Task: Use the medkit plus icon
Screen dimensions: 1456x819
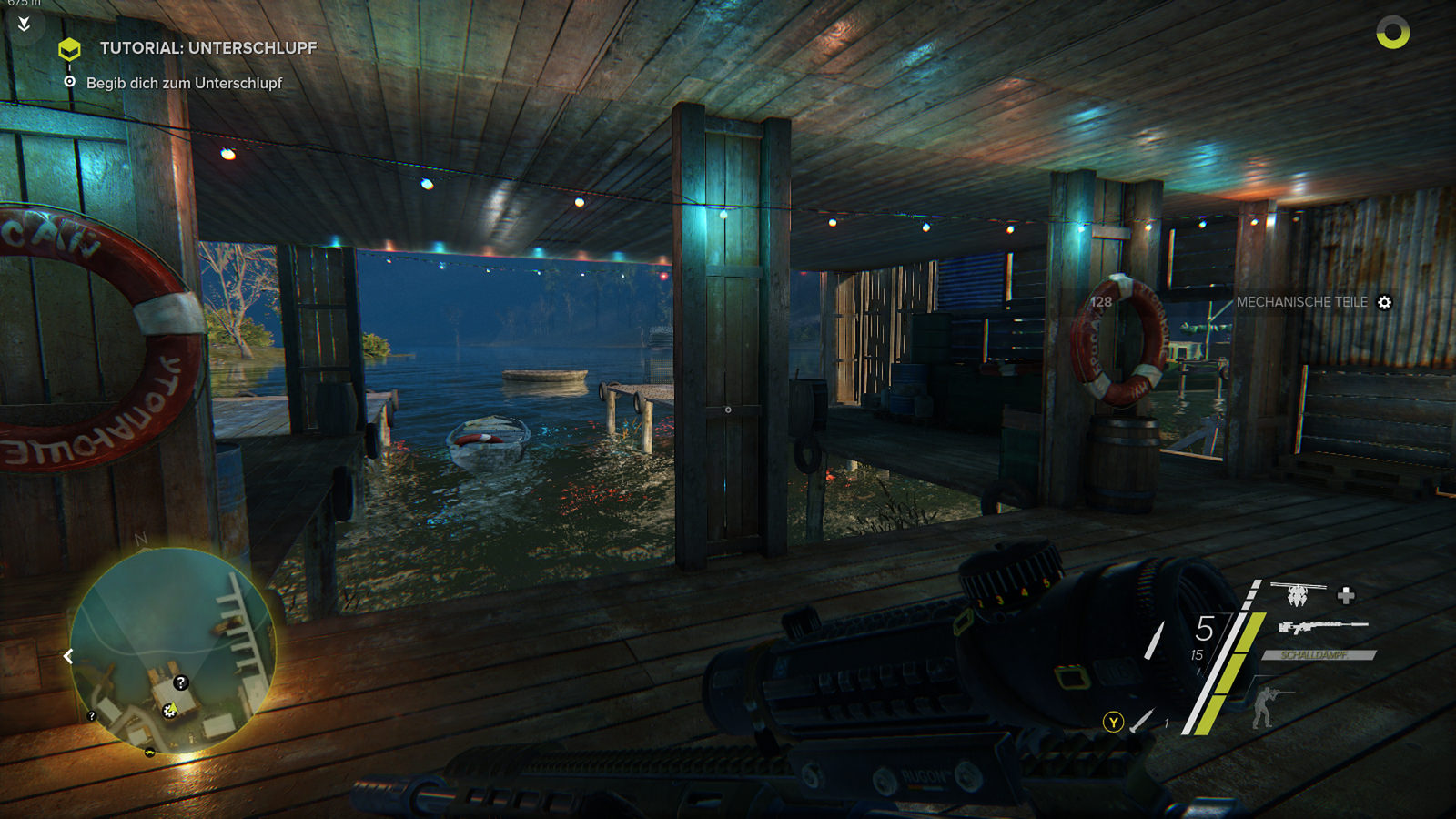Action: point(1346,595)
